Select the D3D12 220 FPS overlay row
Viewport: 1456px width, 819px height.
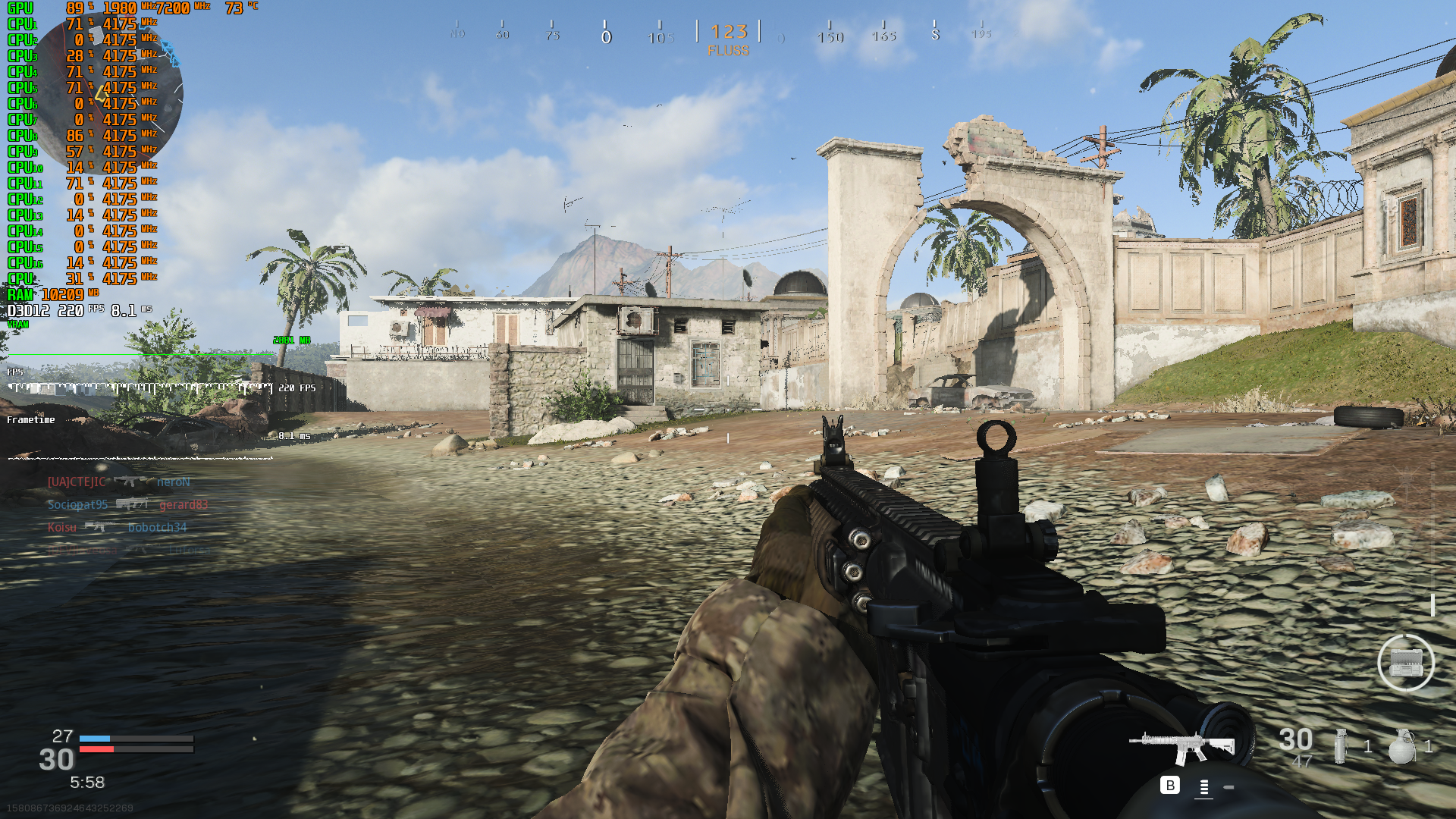(x=53, y=311)
